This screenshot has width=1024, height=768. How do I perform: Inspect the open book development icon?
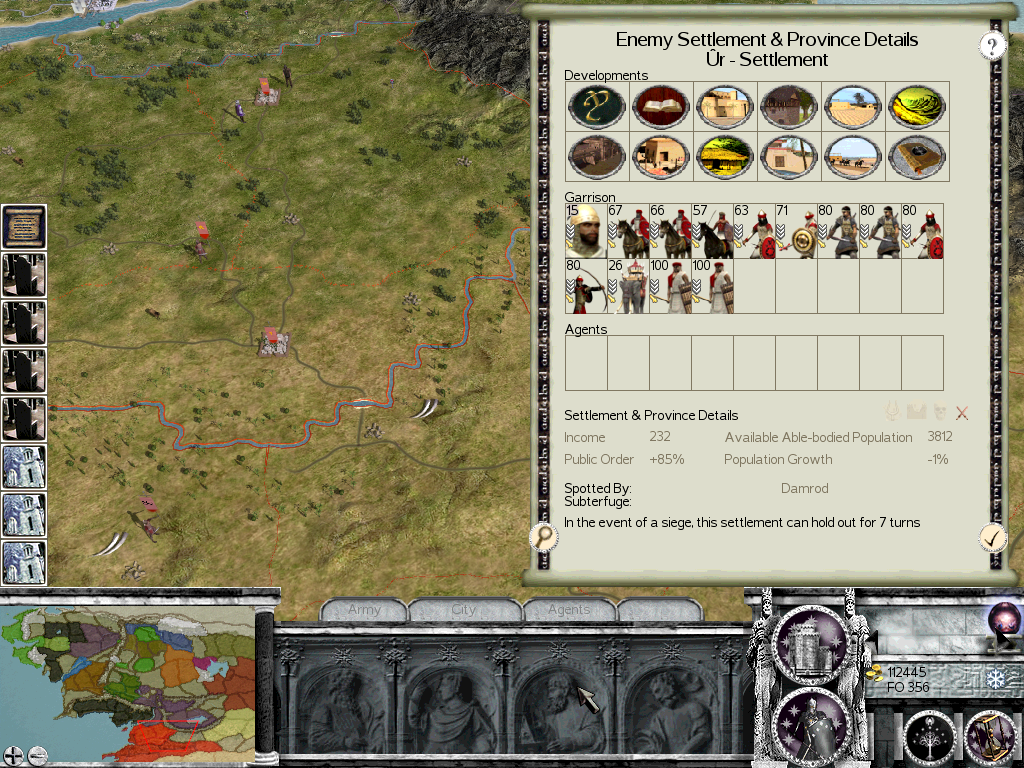coord(660,105)
